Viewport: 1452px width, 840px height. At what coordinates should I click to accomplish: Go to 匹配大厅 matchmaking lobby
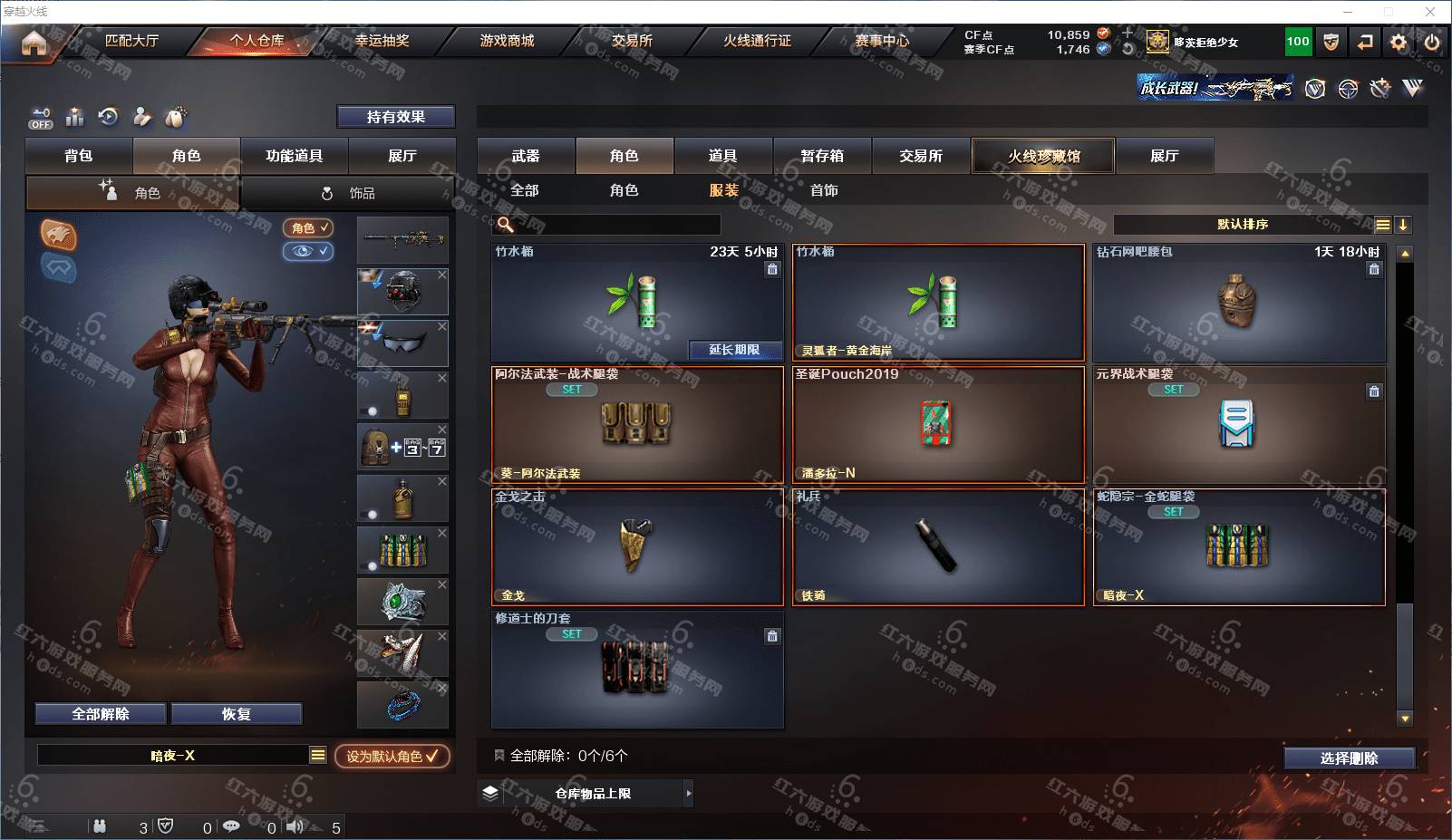[x=131, y=41]
